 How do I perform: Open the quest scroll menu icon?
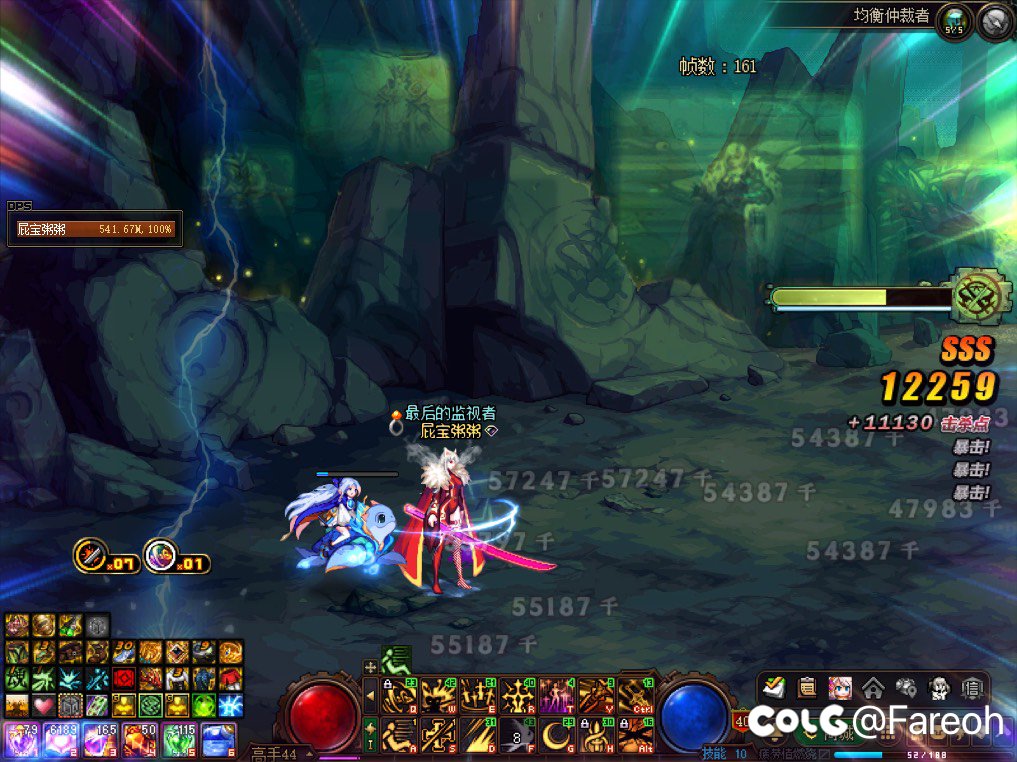[806, 687]
